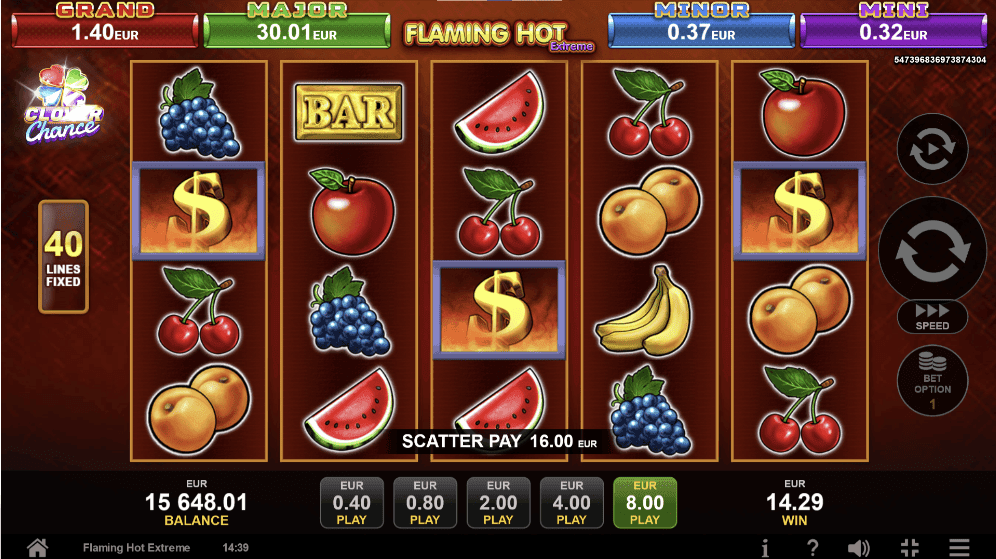Open the info paytable icon
The height and width of the screenshot is (559, 996).
point(765,547)
